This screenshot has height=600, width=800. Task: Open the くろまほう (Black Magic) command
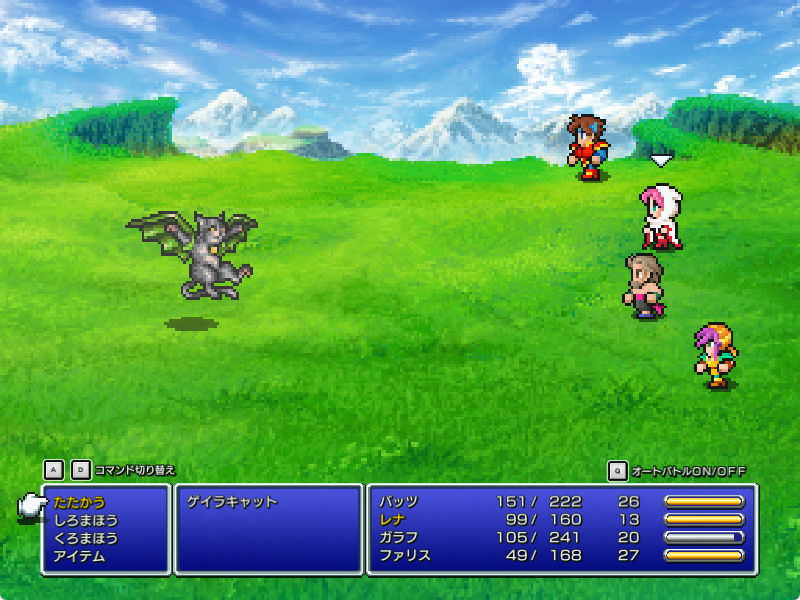[x=86, y=538]
